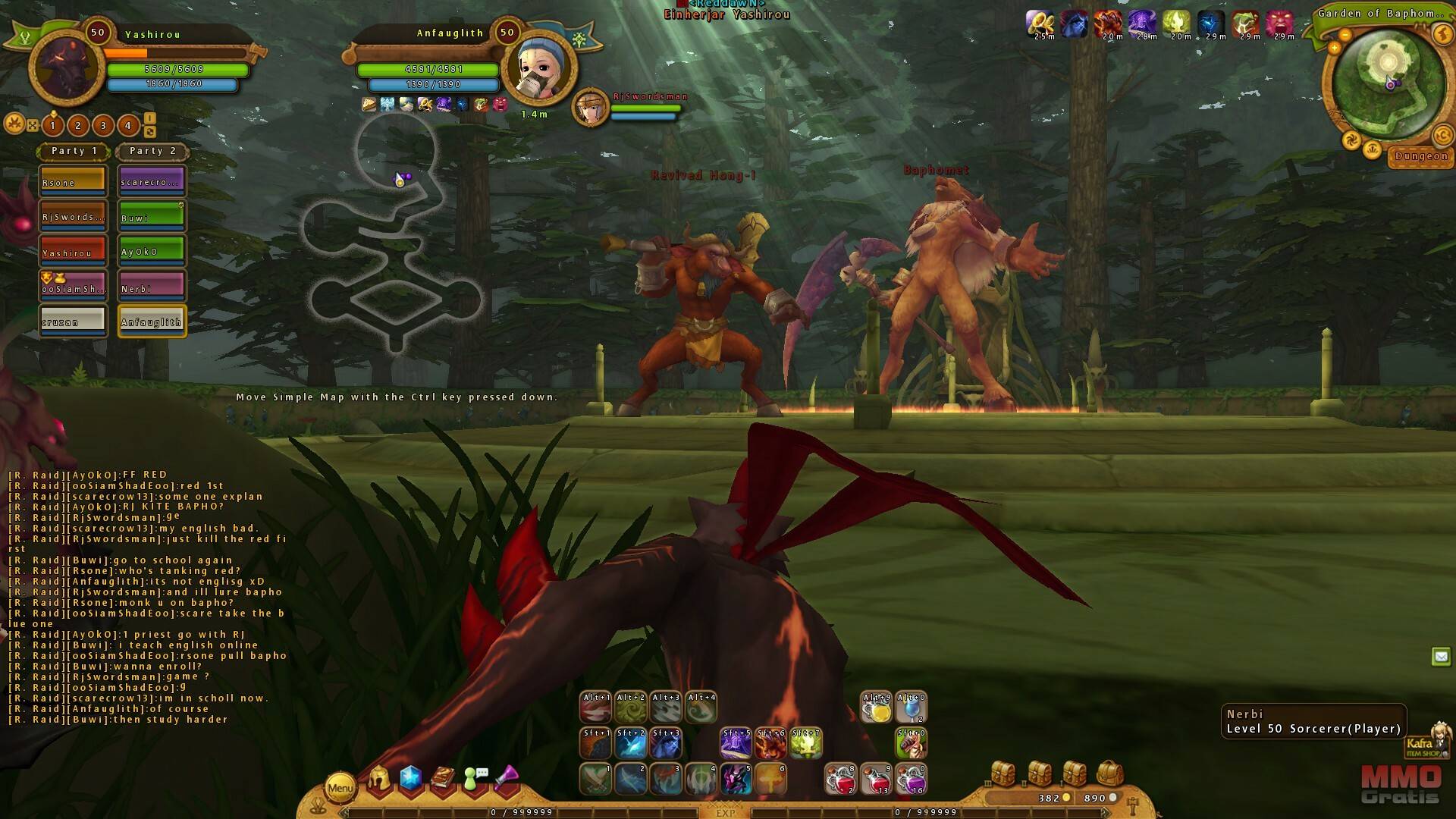
Task: Open the rightmost backpack bag
Action: [x=1109, y=773]
